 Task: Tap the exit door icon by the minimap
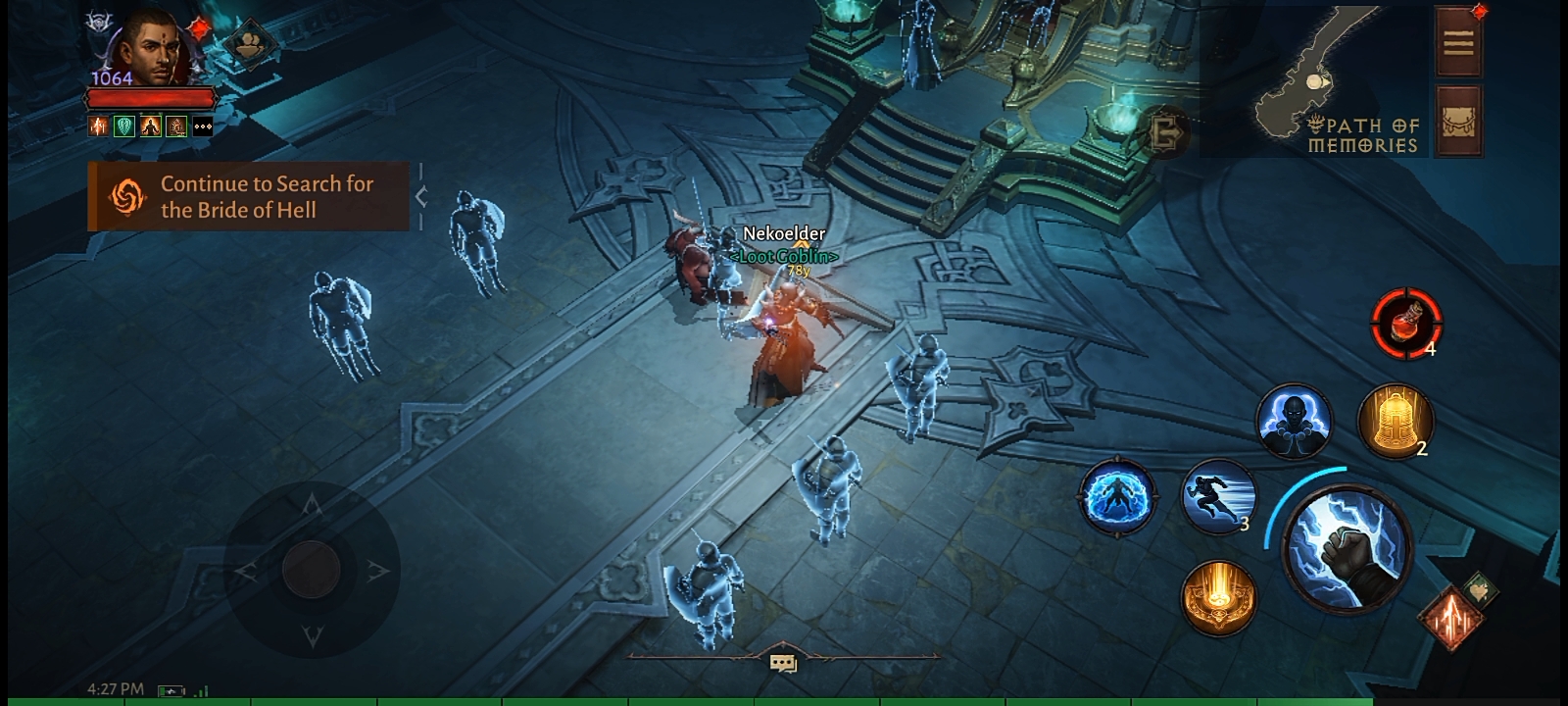(x=1166, y=130)
